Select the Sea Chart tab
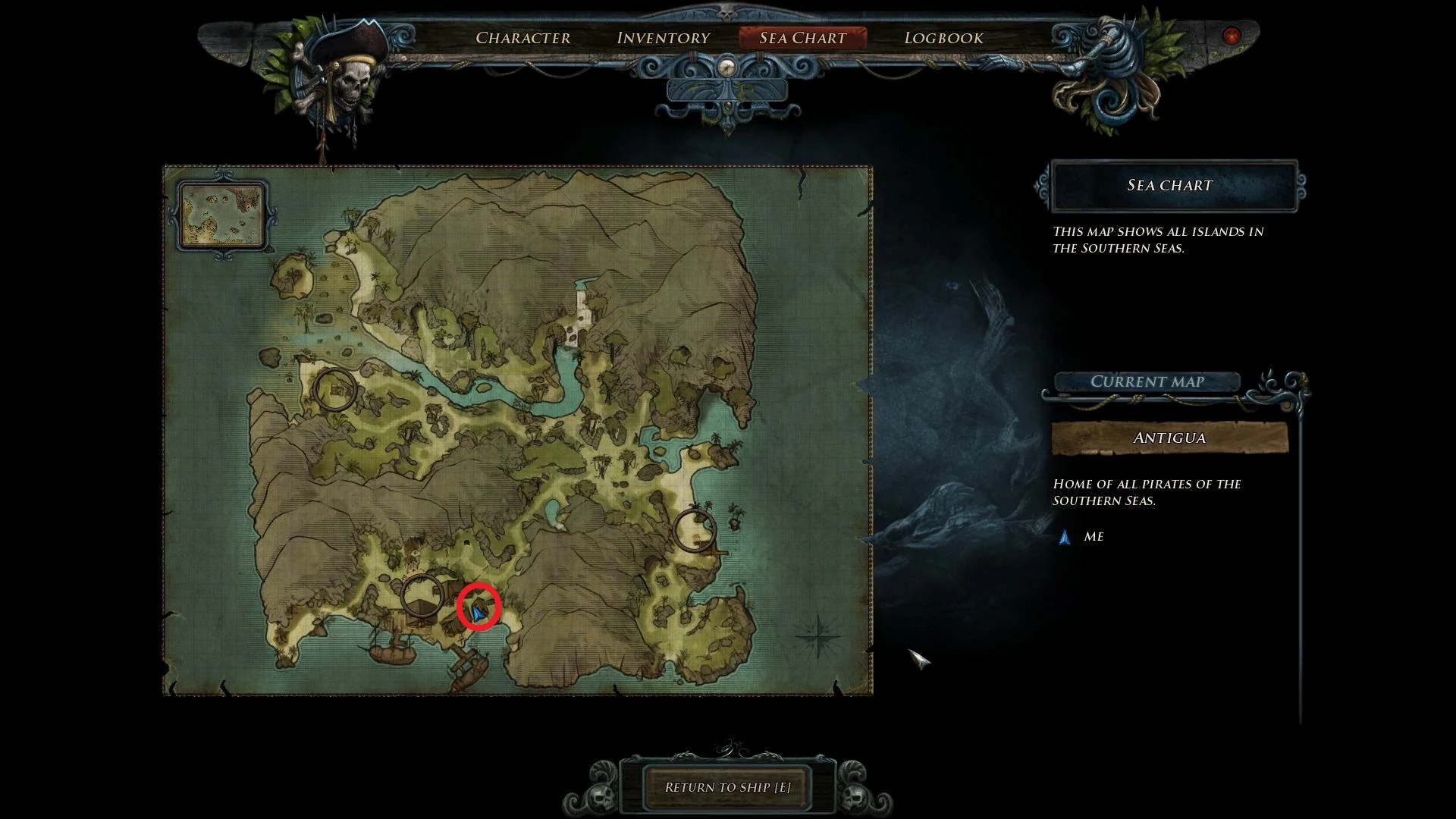 [x=802, y=38]
